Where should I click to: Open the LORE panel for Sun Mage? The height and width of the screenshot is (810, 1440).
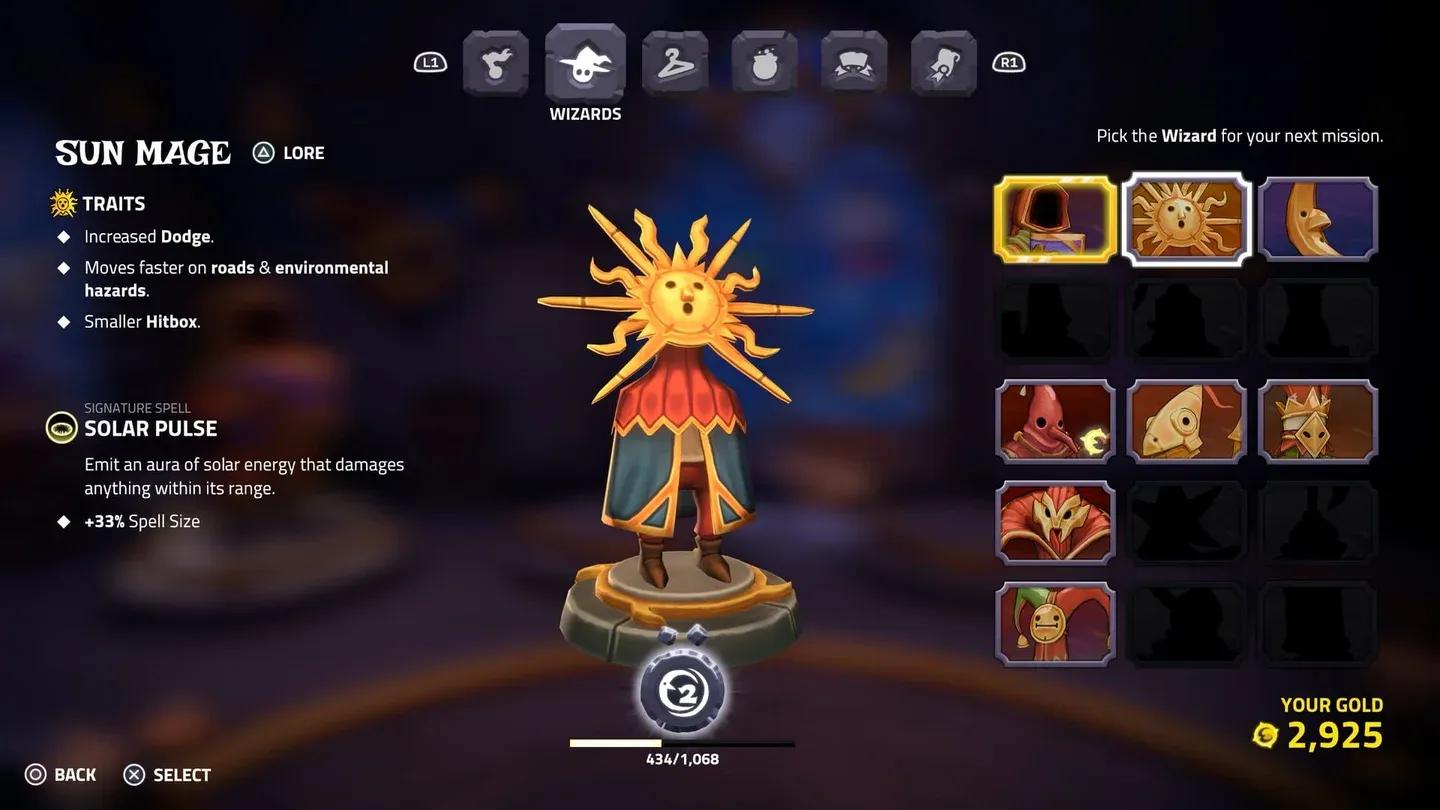pyautogui.click(x=288, y=152)
